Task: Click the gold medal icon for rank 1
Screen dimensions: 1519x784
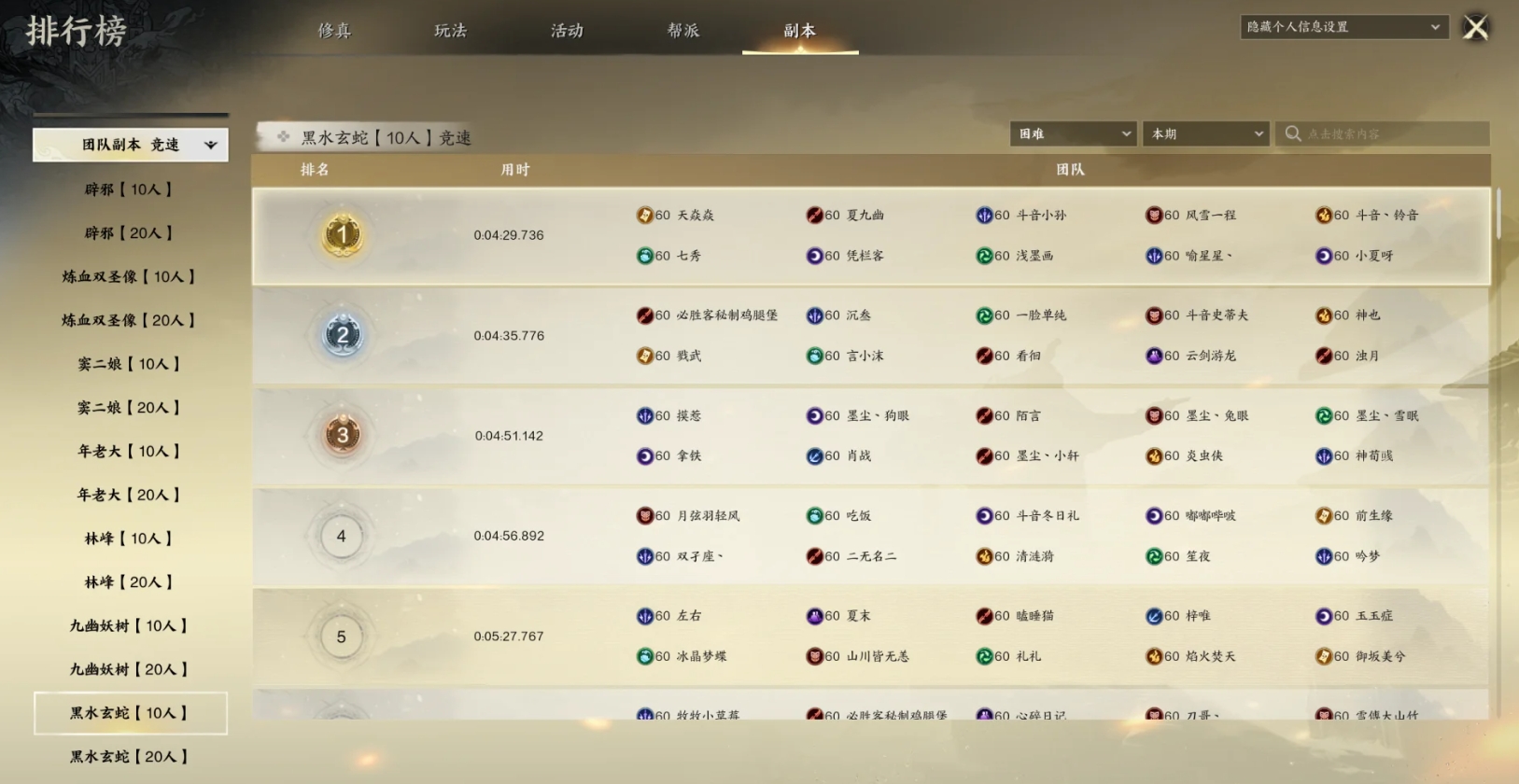Action: (x=343, y=234)
